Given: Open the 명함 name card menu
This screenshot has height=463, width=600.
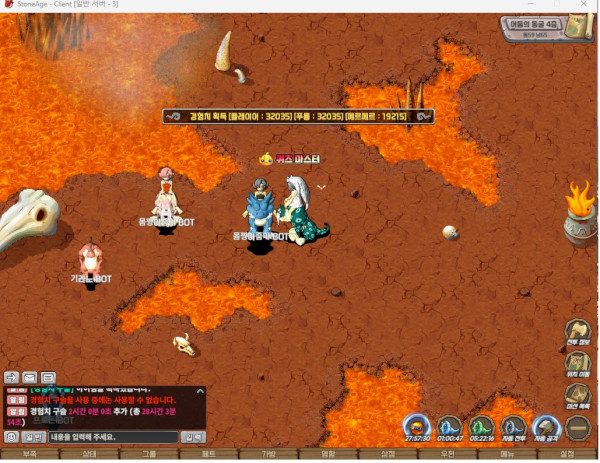Looking at the screenshot, I should click(x=328, y=454).
